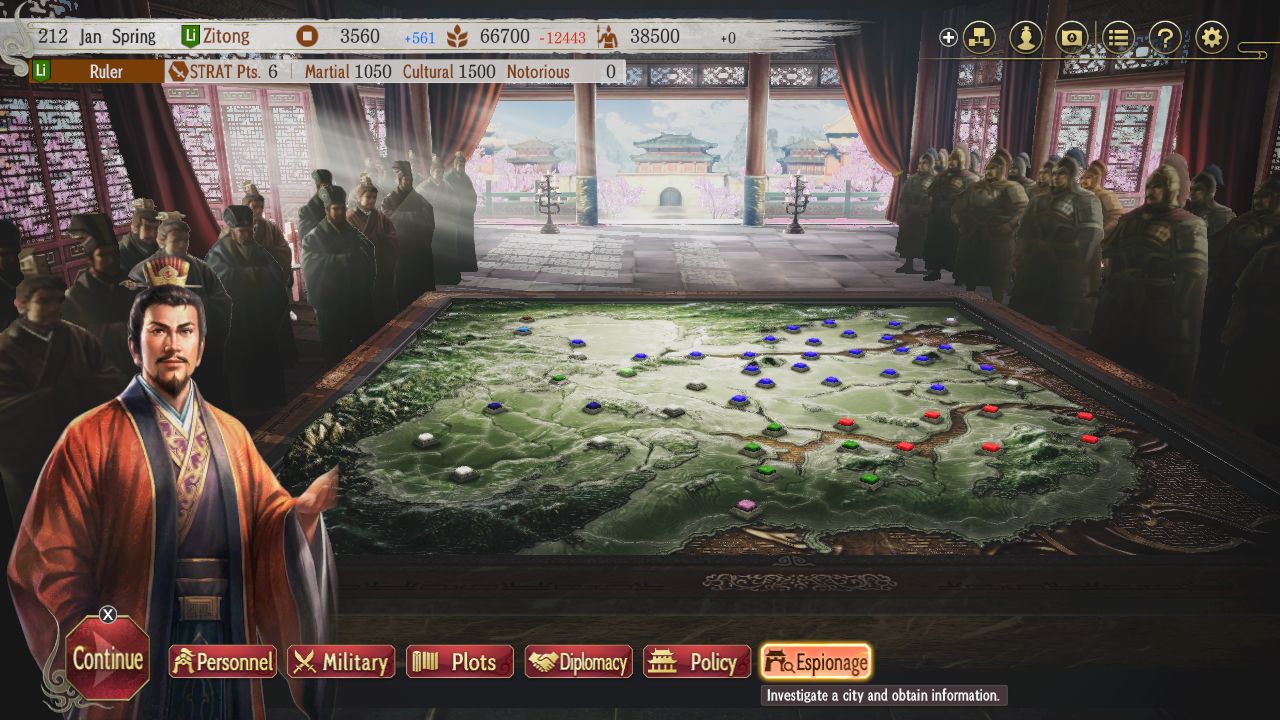
Task: Activate the screenshot camera icon
Action: (1070, 36)
